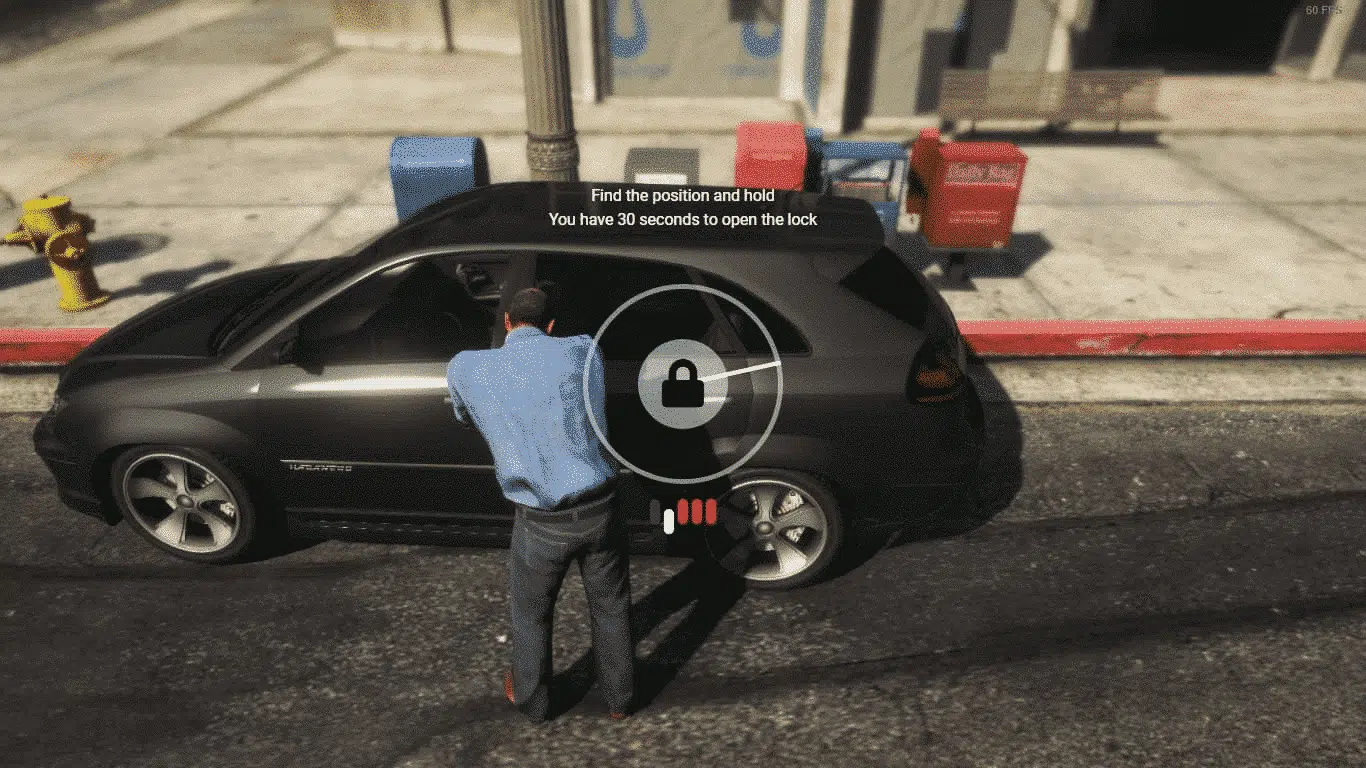Click the needle tip touching the outer ring

tap(776, 363)
